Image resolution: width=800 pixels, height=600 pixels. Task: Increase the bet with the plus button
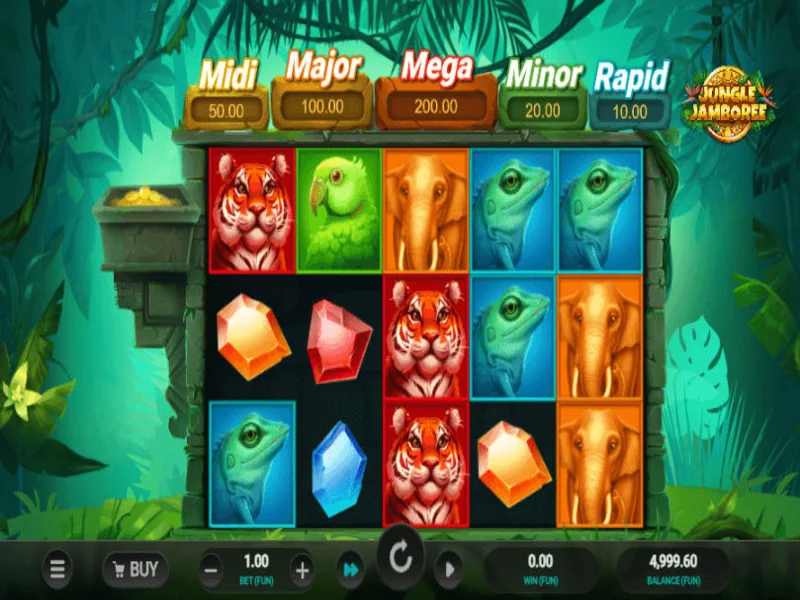pos(302,571)
